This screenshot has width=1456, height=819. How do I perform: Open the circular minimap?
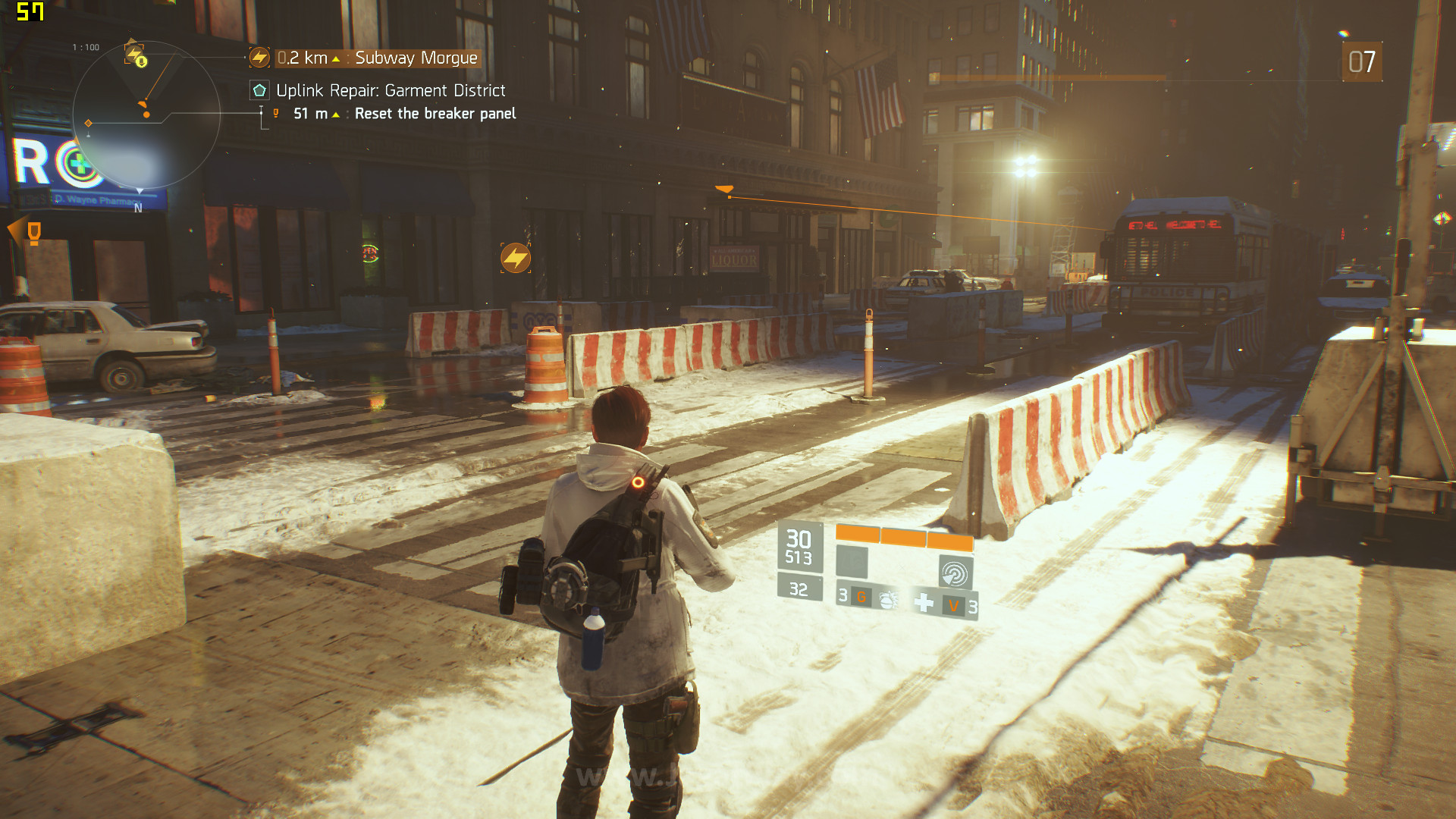pos(146,115)
